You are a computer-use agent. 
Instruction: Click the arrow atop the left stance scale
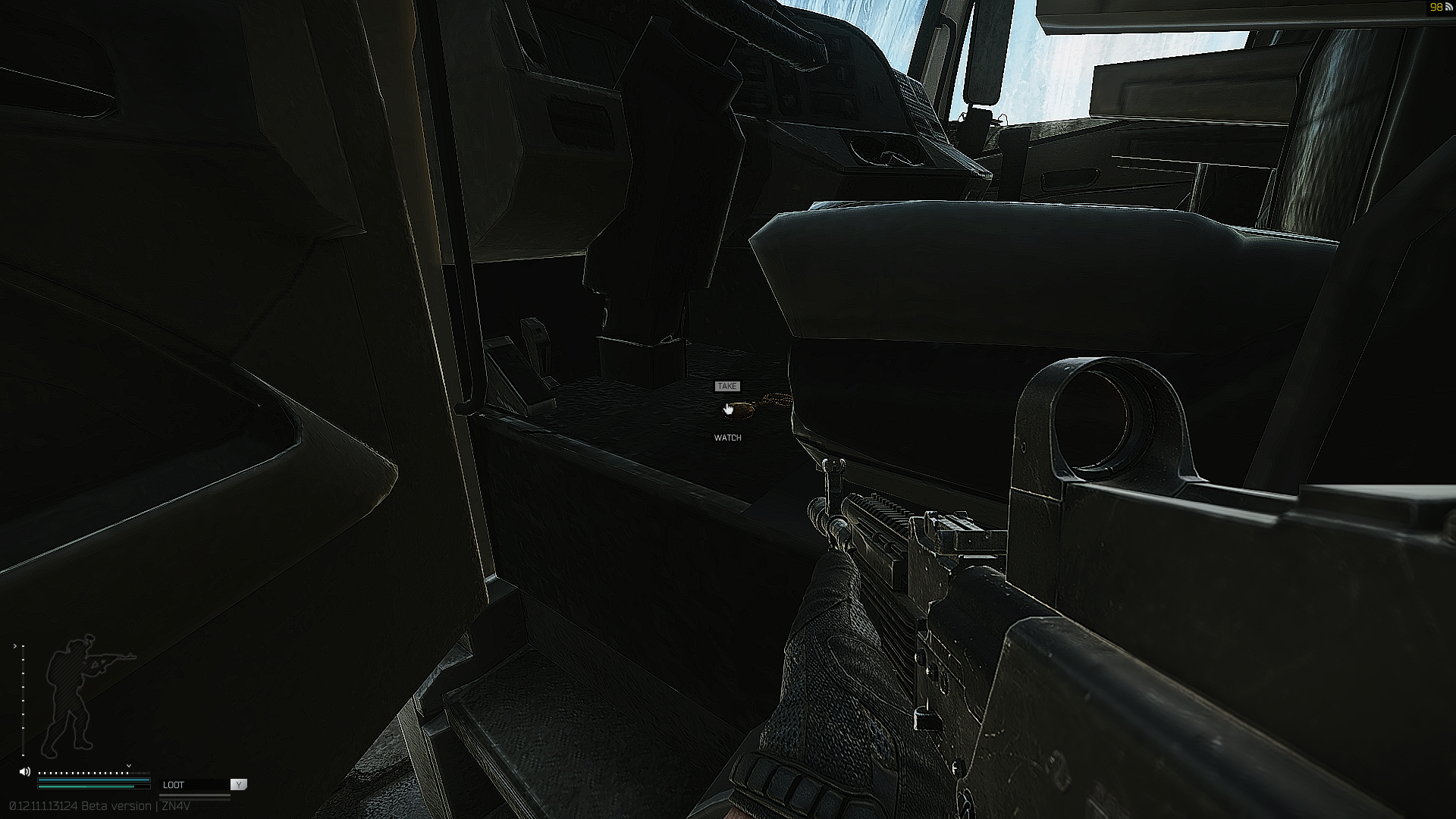coord(17,646)
